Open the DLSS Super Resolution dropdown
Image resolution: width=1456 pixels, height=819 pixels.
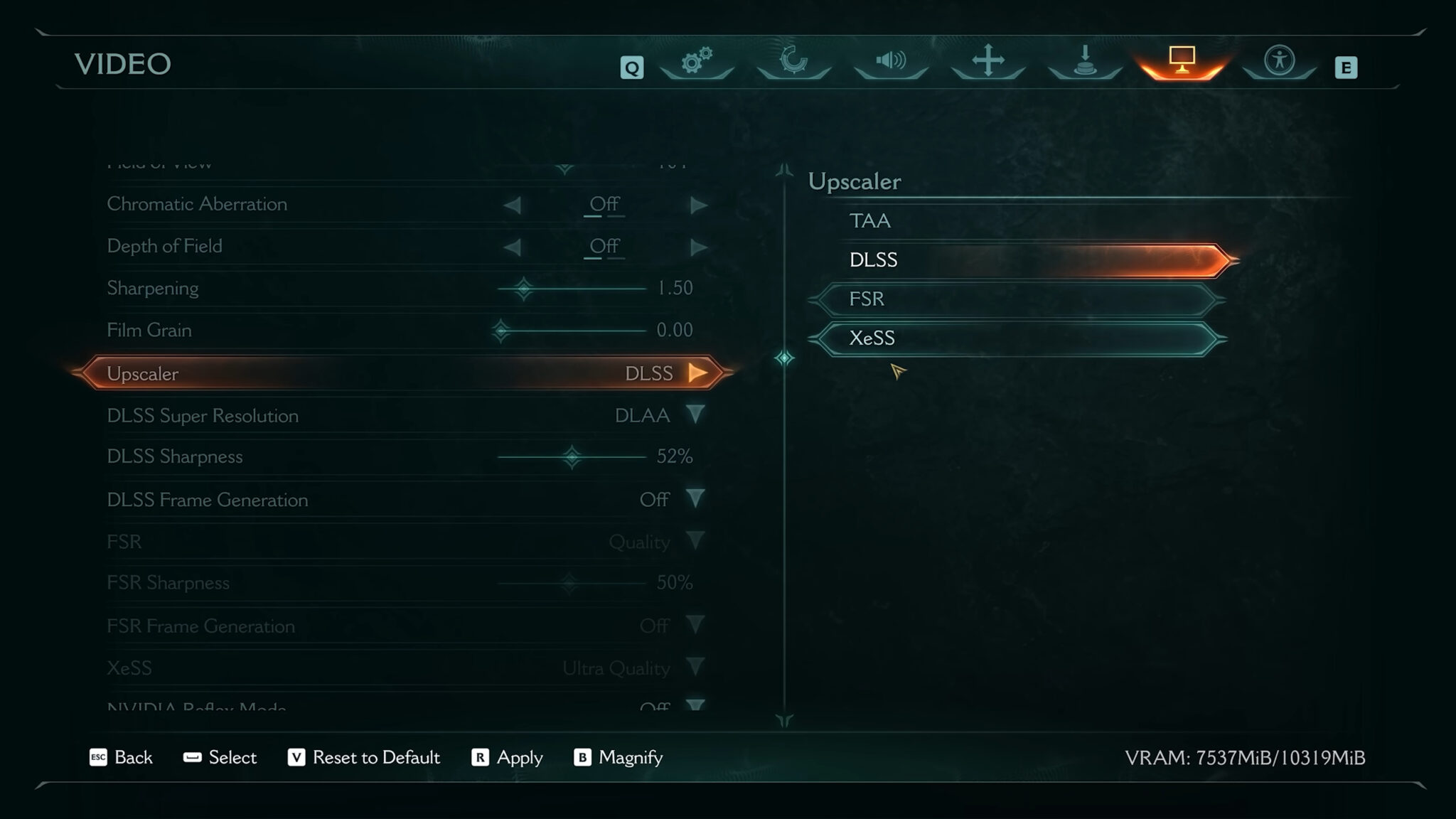(x=696, y=416)
